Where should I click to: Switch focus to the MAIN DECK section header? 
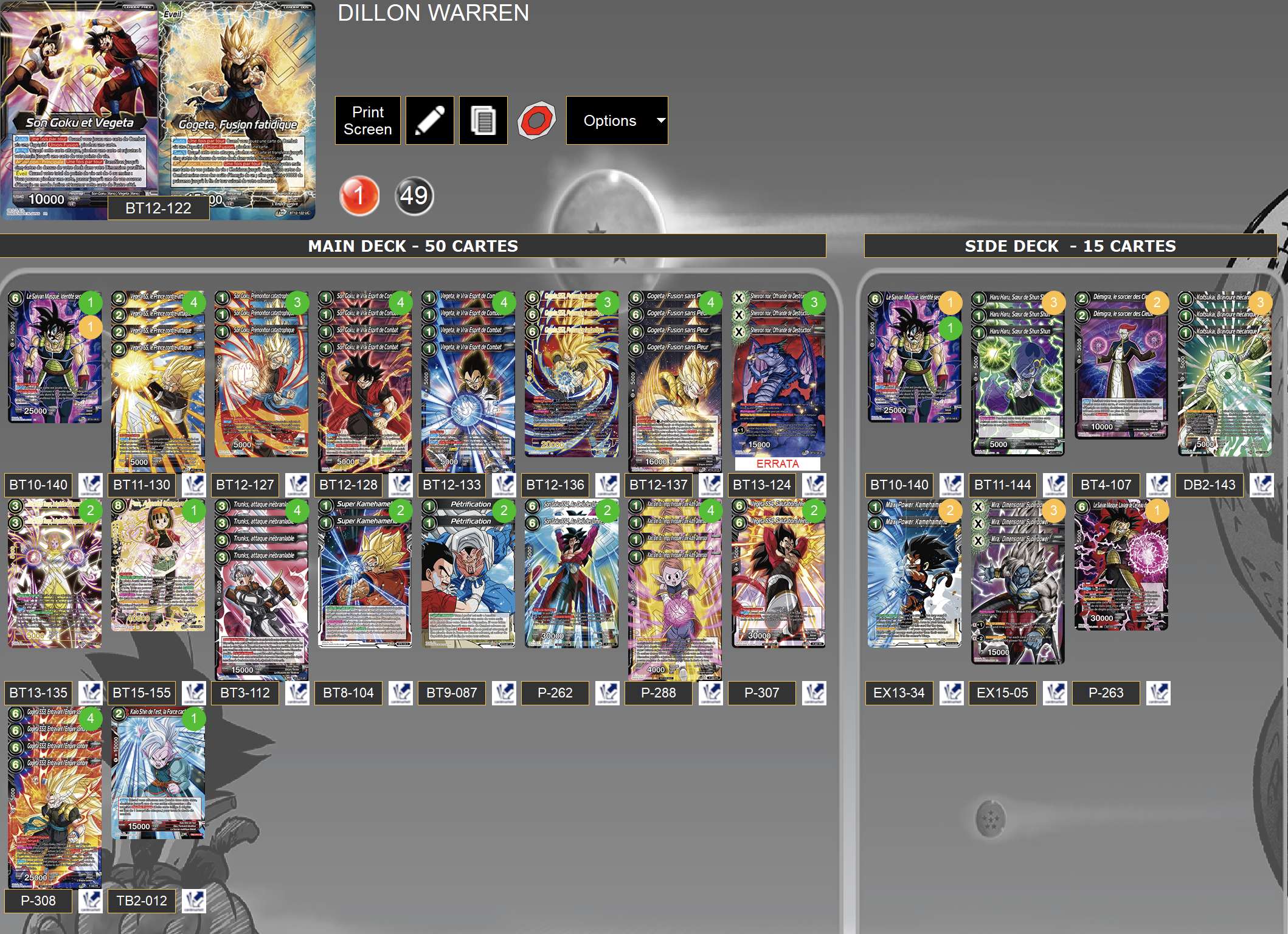(413, 246)
